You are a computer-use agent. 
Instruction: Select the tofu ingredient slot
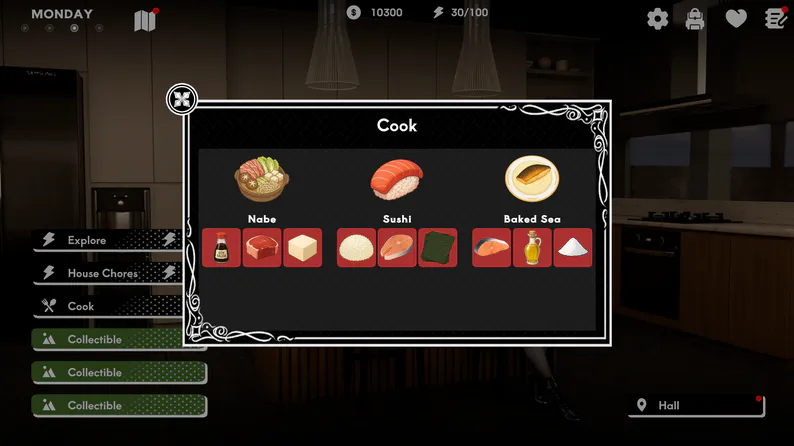(x=303, y=247)
